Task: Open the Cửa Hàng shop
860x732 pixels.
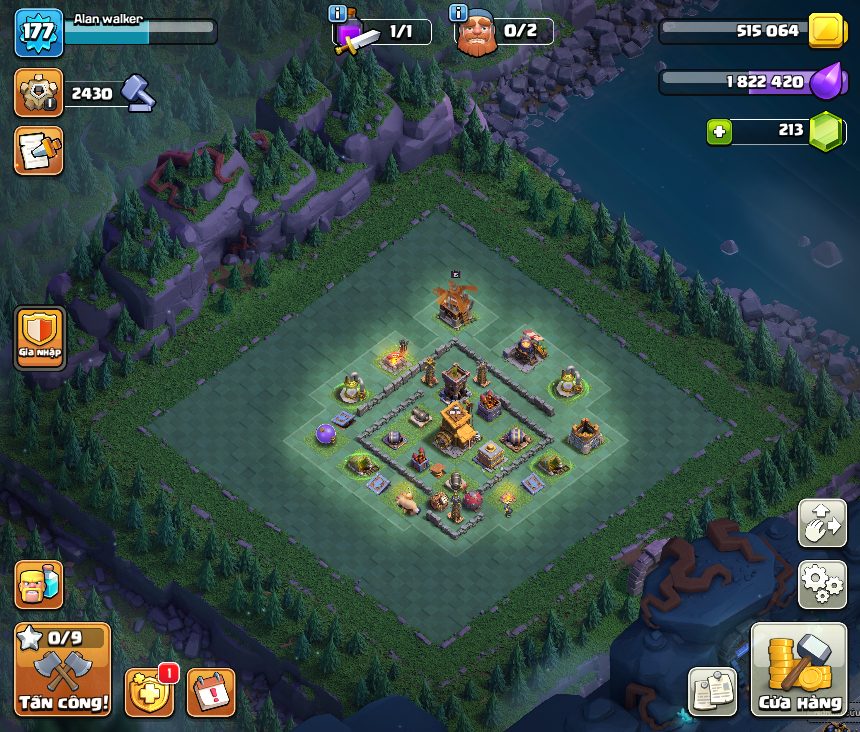Action: coord(798,670)
